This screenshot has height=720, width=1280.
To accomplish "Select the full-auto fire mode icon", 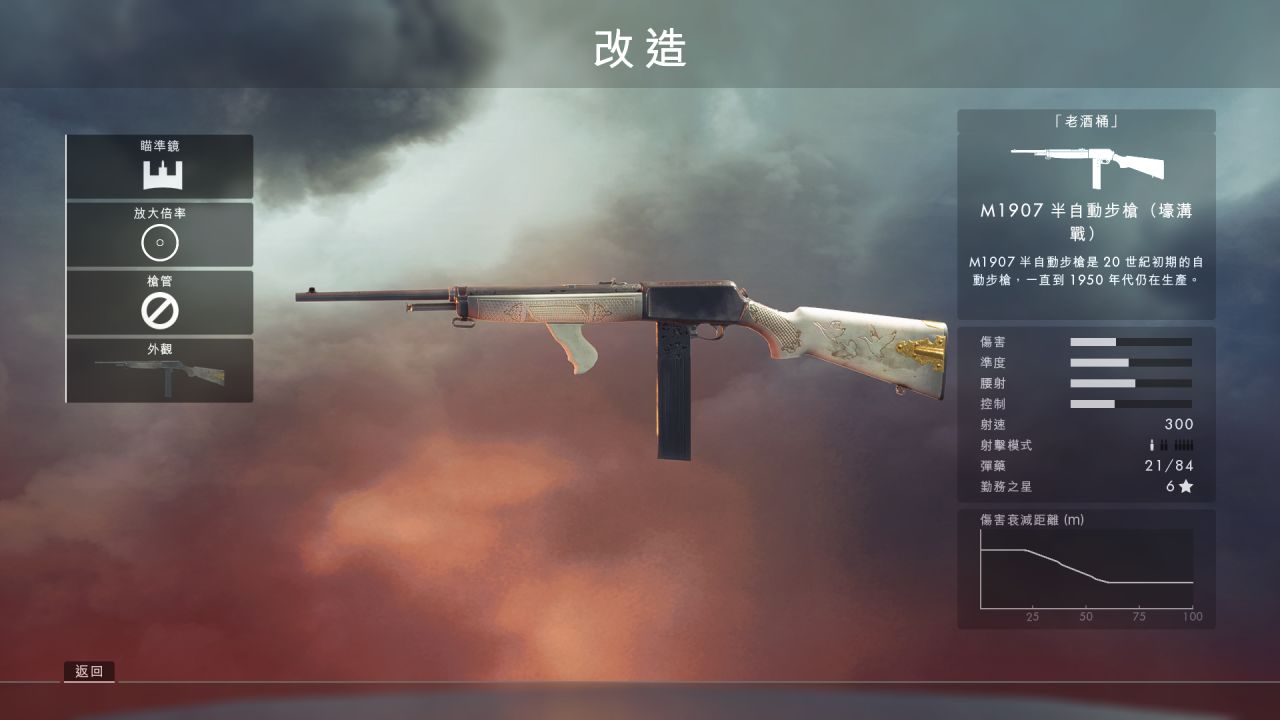I will pos(1184,446).
